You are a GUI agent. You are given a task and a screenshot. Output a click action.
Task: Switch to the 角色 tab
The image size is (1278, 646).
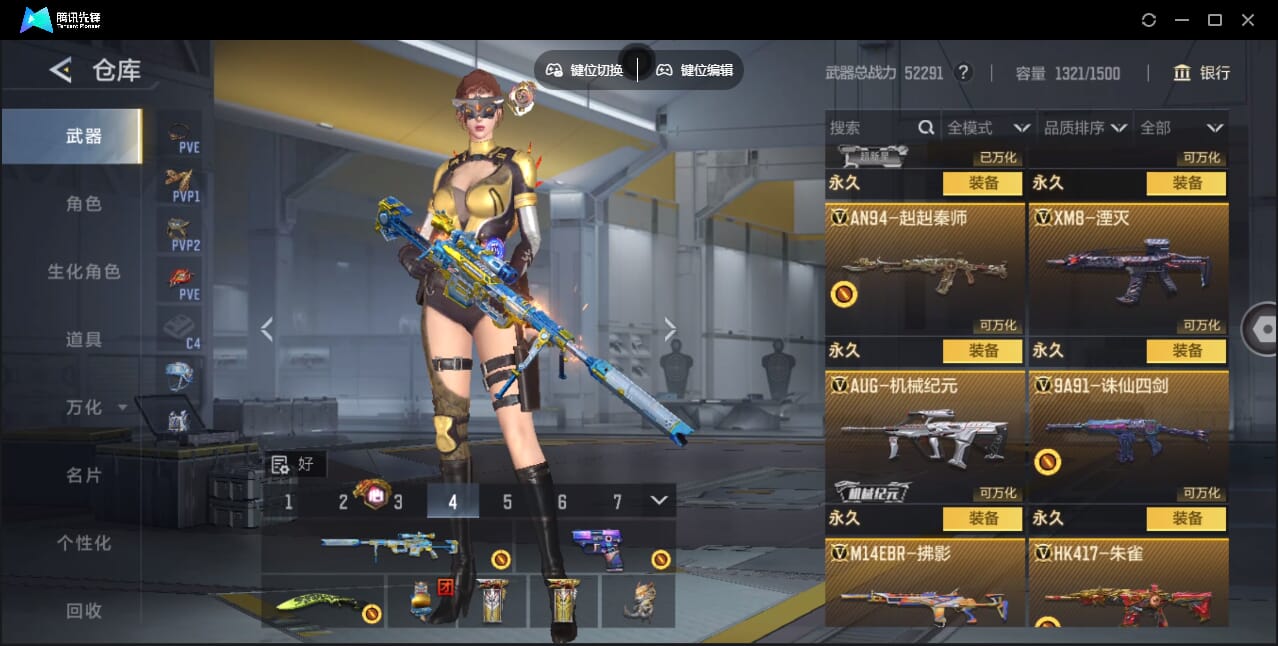[x=84, y=204]
